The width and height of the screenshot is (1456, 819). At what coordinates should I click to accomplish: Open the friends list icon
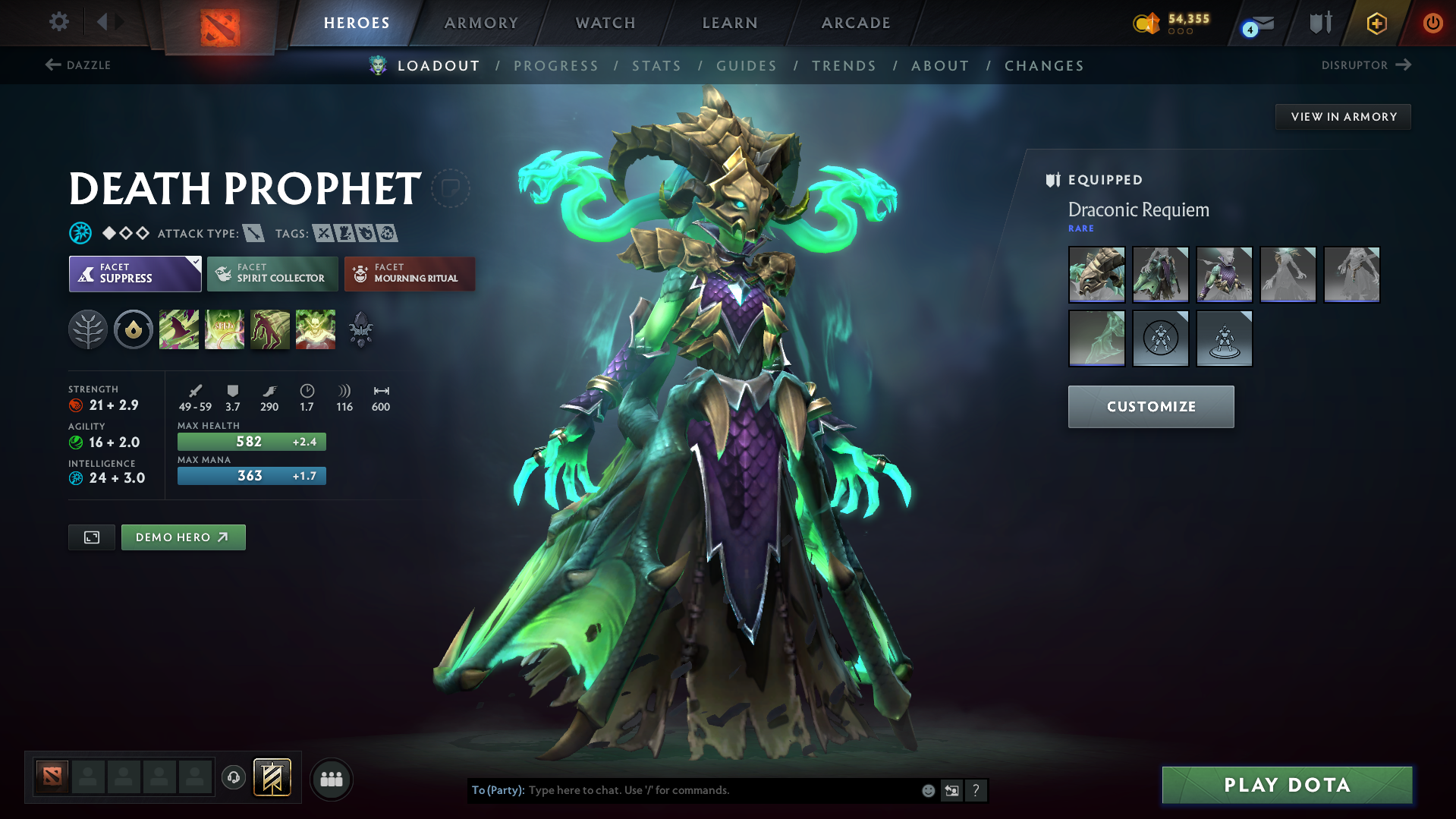point(331,779)
